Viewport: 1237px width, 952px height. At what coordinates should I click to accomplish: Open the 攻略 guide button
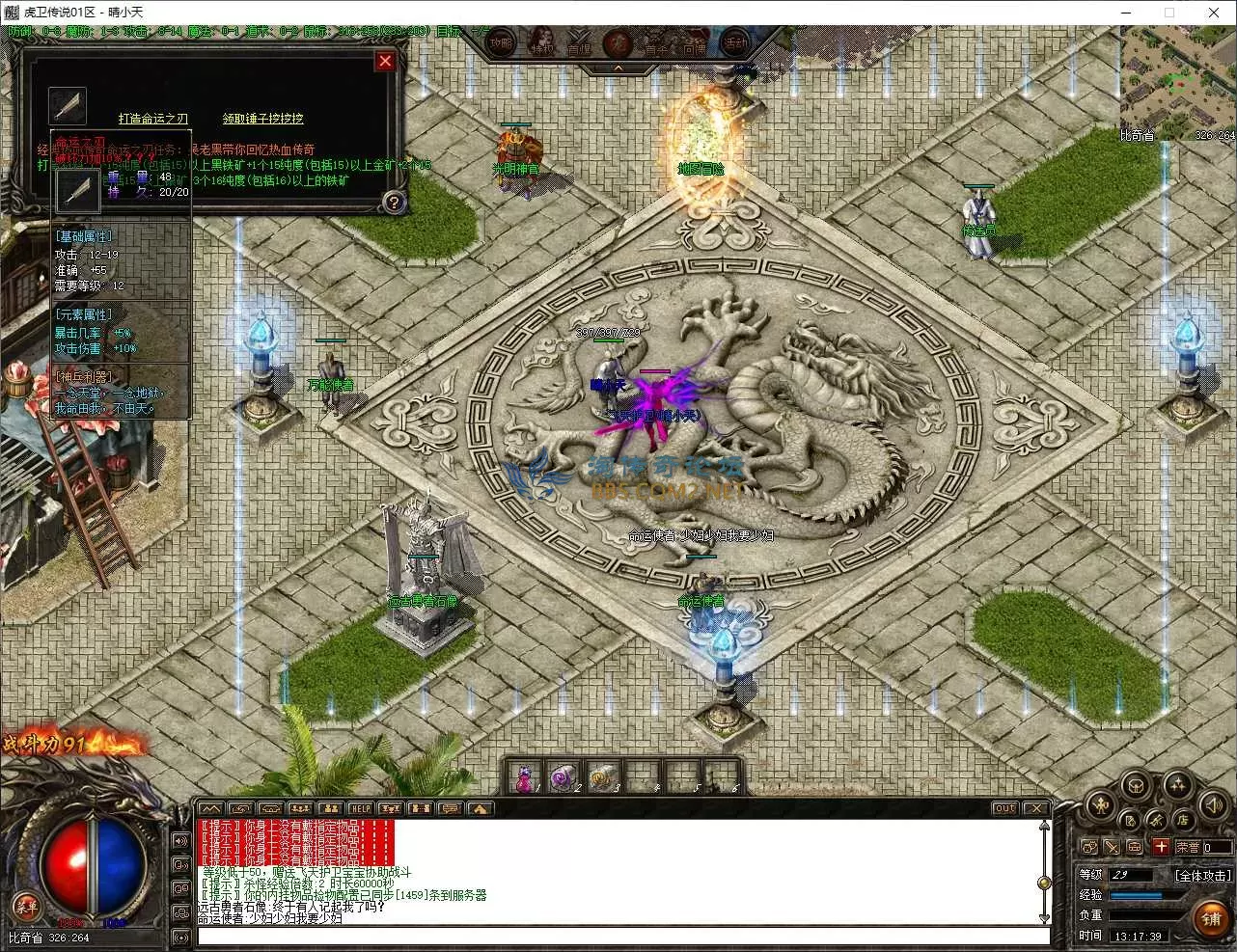pos(501,43)
